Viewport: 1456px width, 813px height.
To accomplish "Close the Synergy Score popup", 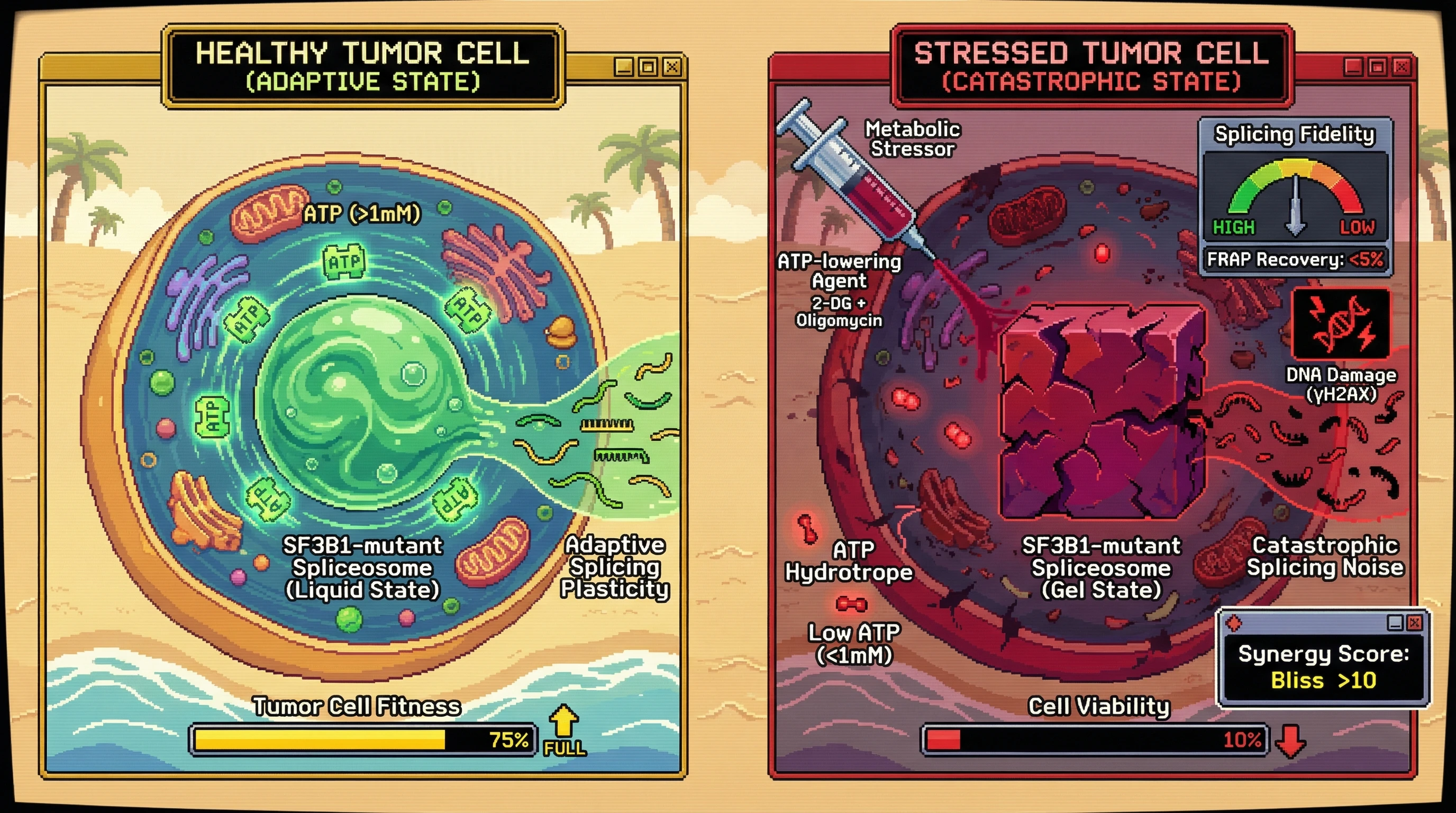I will pyautogui.click(x=1414, y=622).
